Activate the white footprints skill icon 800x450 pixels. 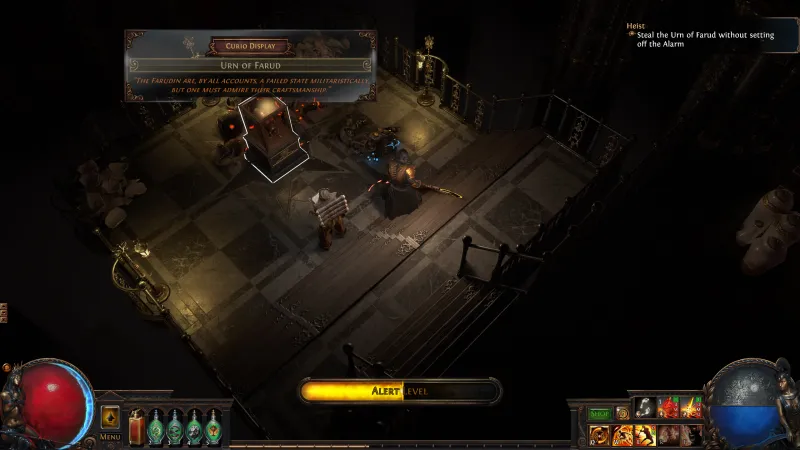tap(646, 407)
